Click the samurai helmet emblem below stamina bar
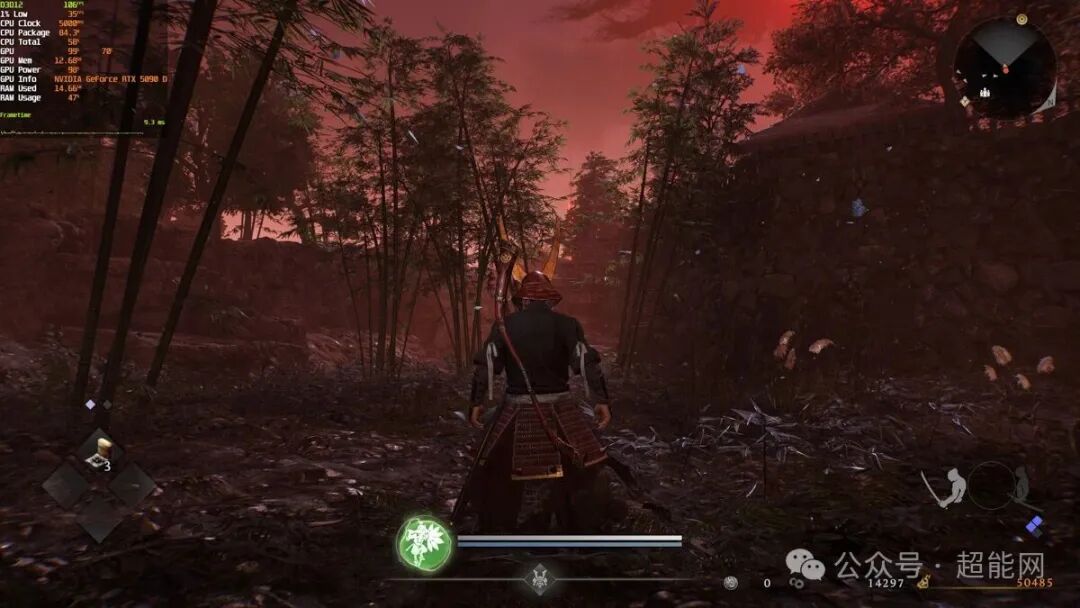Viewport: 1080px width, 608px height. coord(541,578)
